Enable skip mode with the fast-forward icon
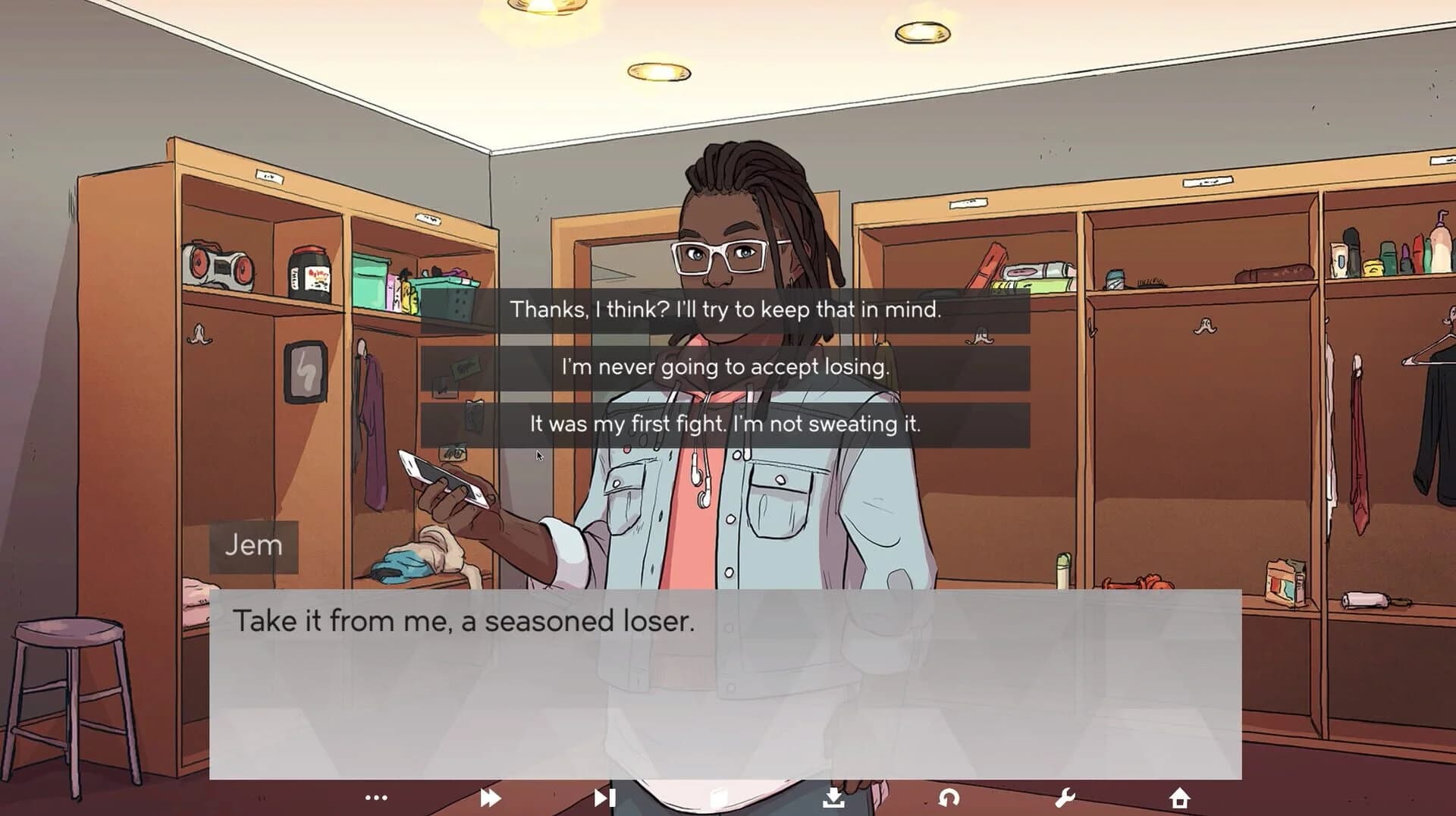The image size is (1456, 816). pos(491,796)
